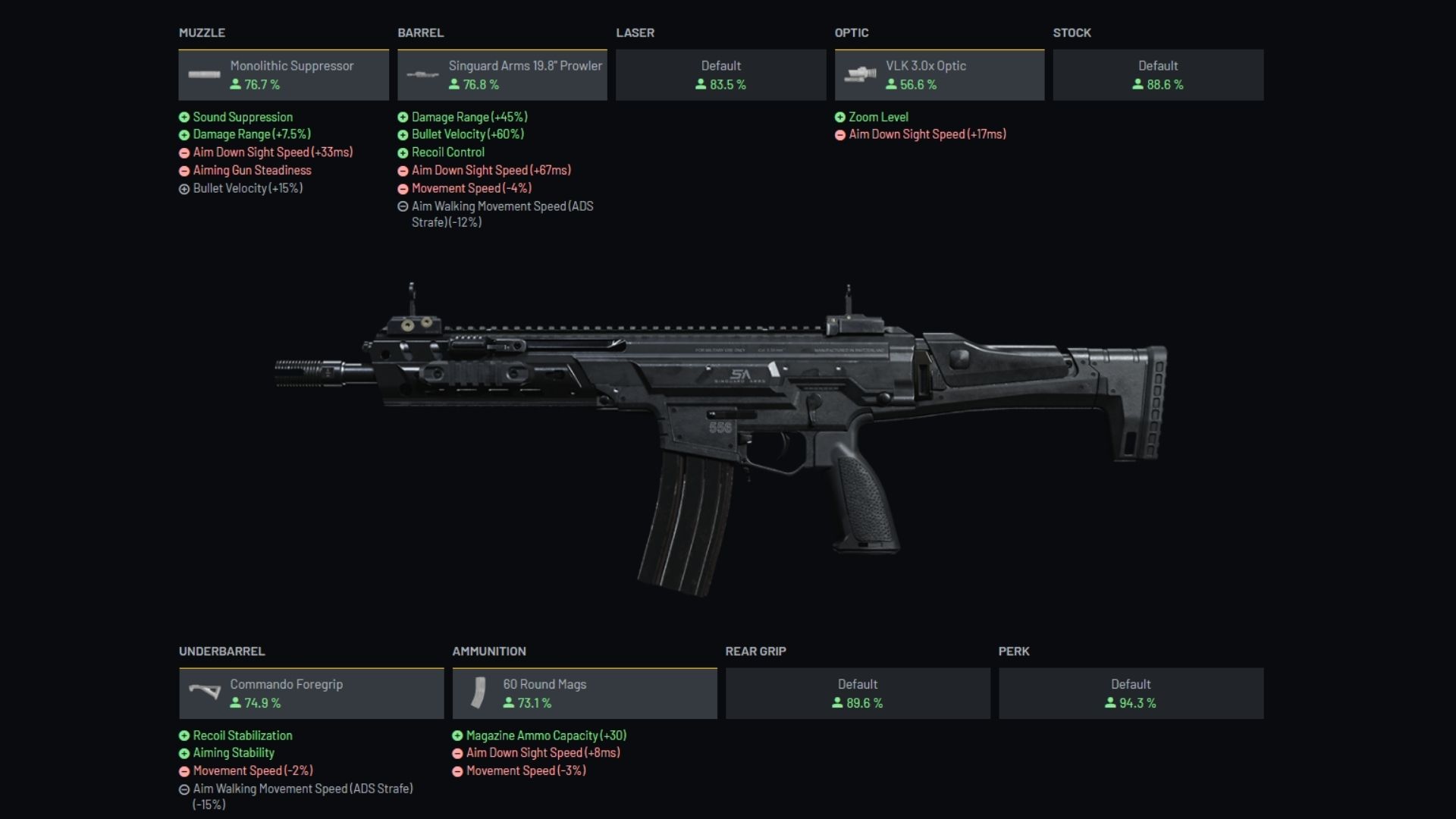
Task: Select the VLK 3.0x Optic slot
Action: pos(939,75)
